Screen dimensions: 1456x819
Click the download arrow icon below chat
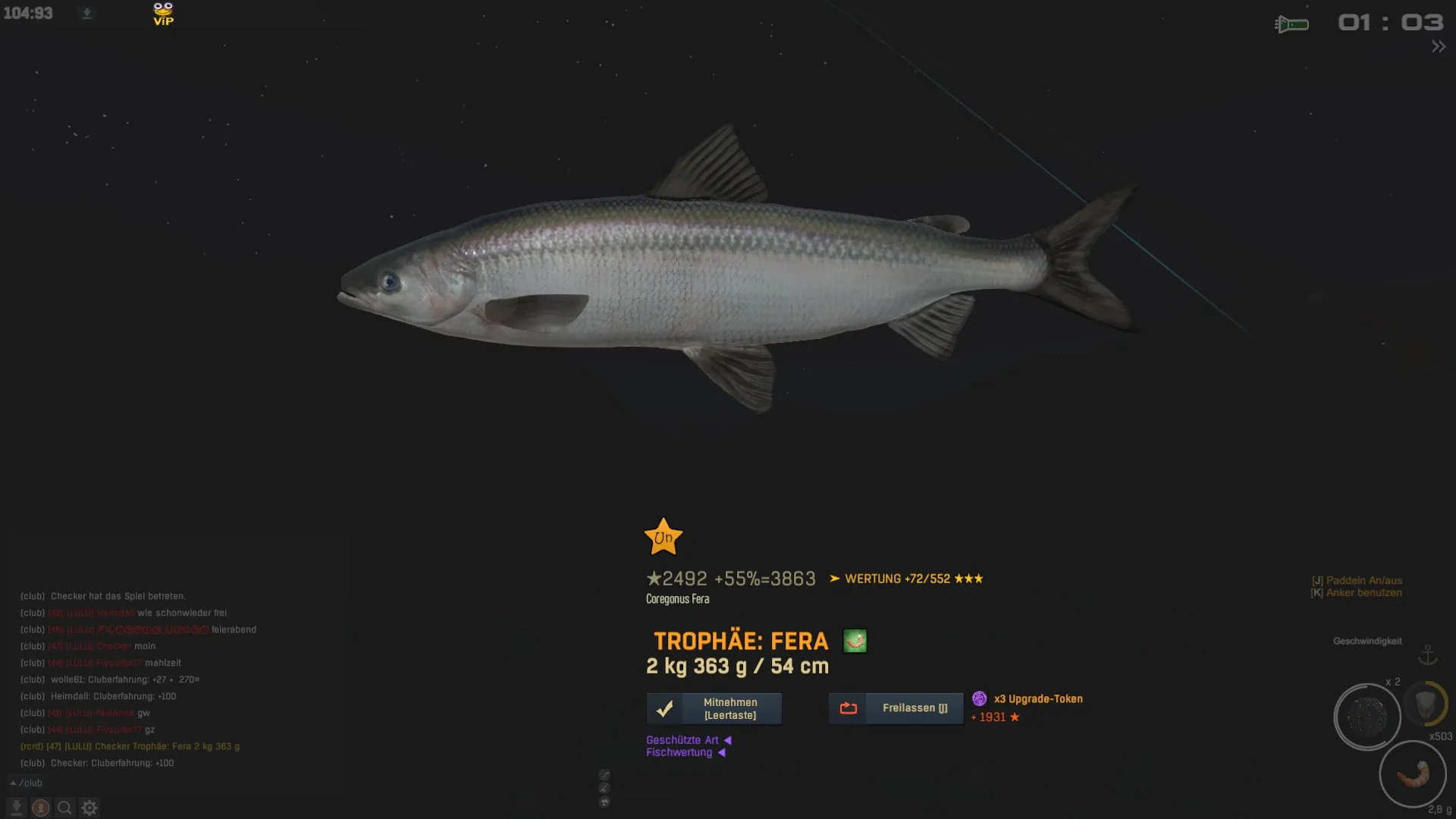coord(17,808)
